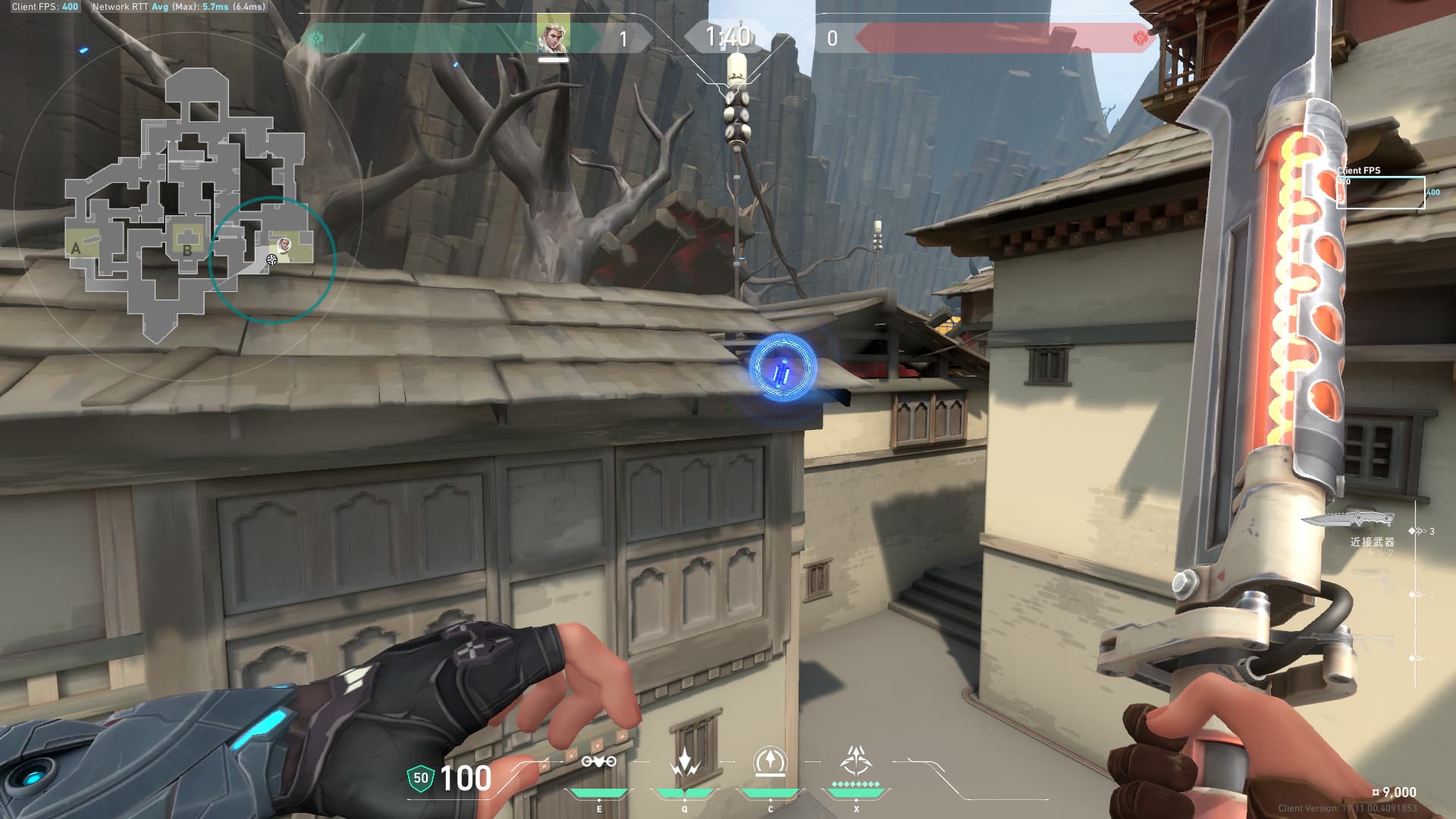Screen dimensions: 1456x819
Task: Click the player portrait marker on minimap
Action: (284, 244)
